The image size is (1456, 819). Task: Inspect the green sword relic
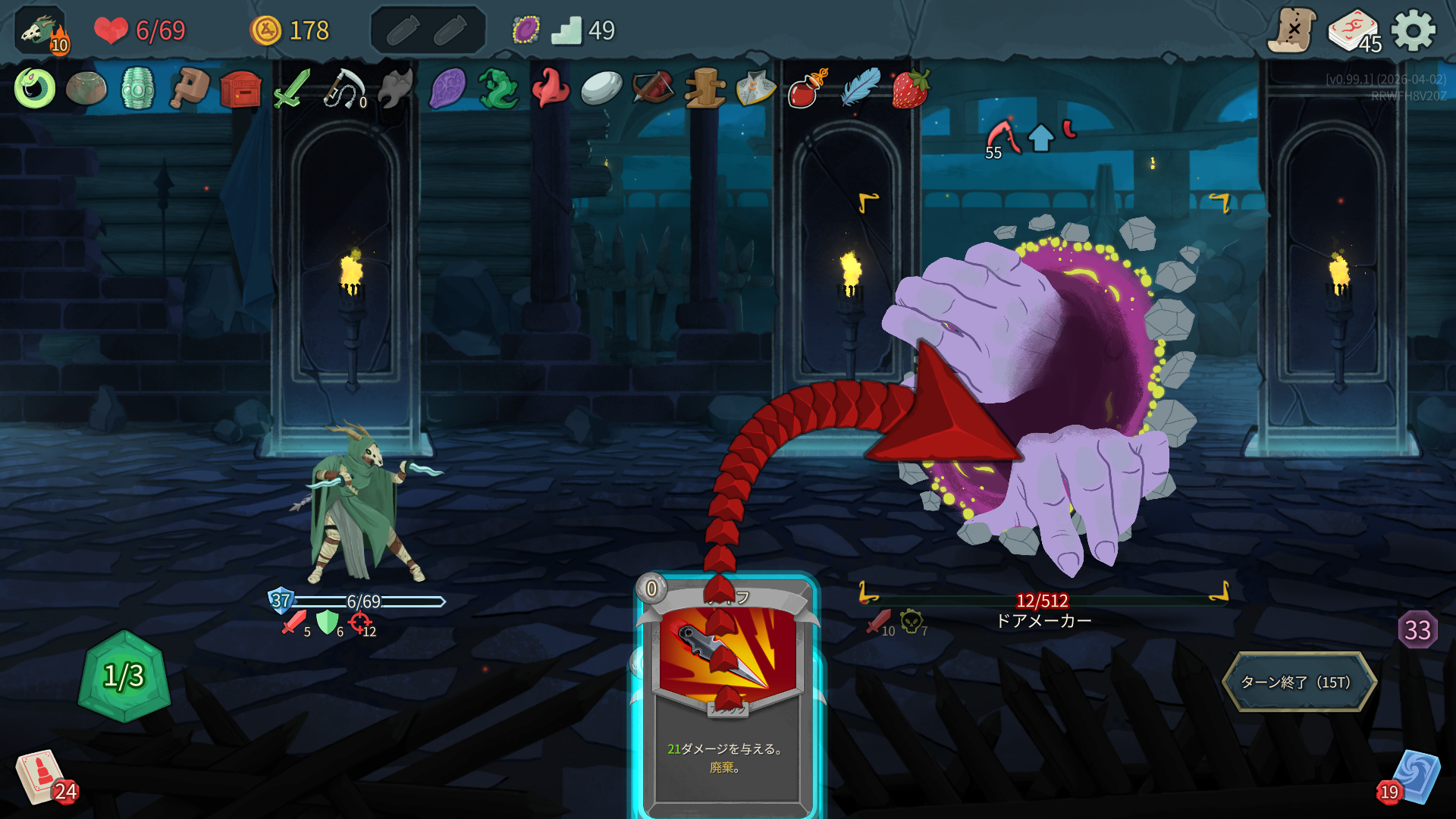click(292, 89)
